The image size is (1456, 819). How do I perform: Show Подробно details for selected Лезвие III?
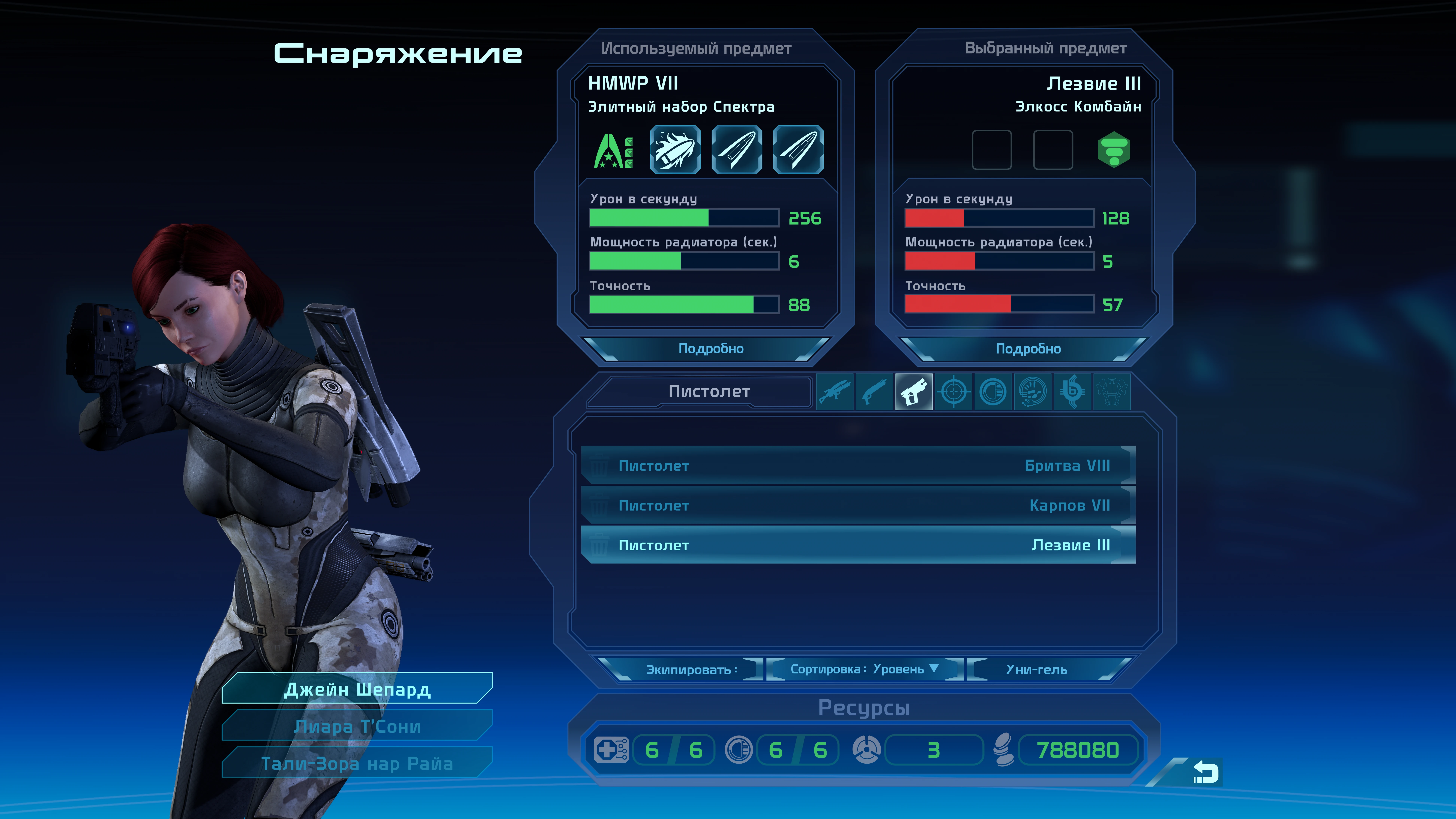pos(1027,349)
